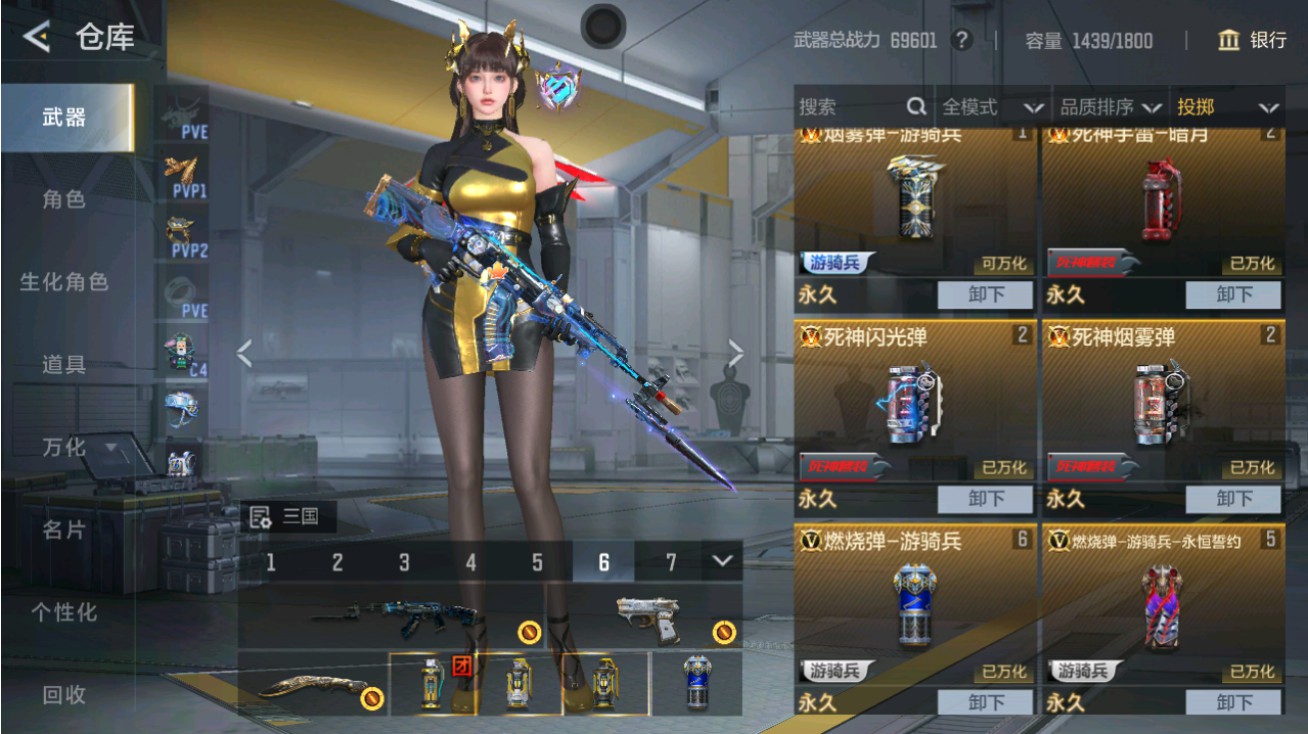
Task: Select the PVE weapon slot icon
Action: [183, 112]
